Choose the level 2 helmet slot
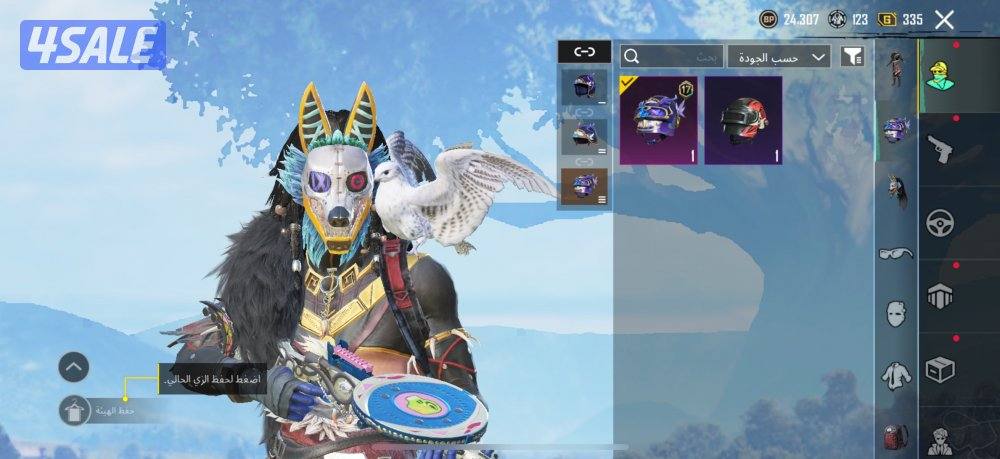 coord(584,134)
